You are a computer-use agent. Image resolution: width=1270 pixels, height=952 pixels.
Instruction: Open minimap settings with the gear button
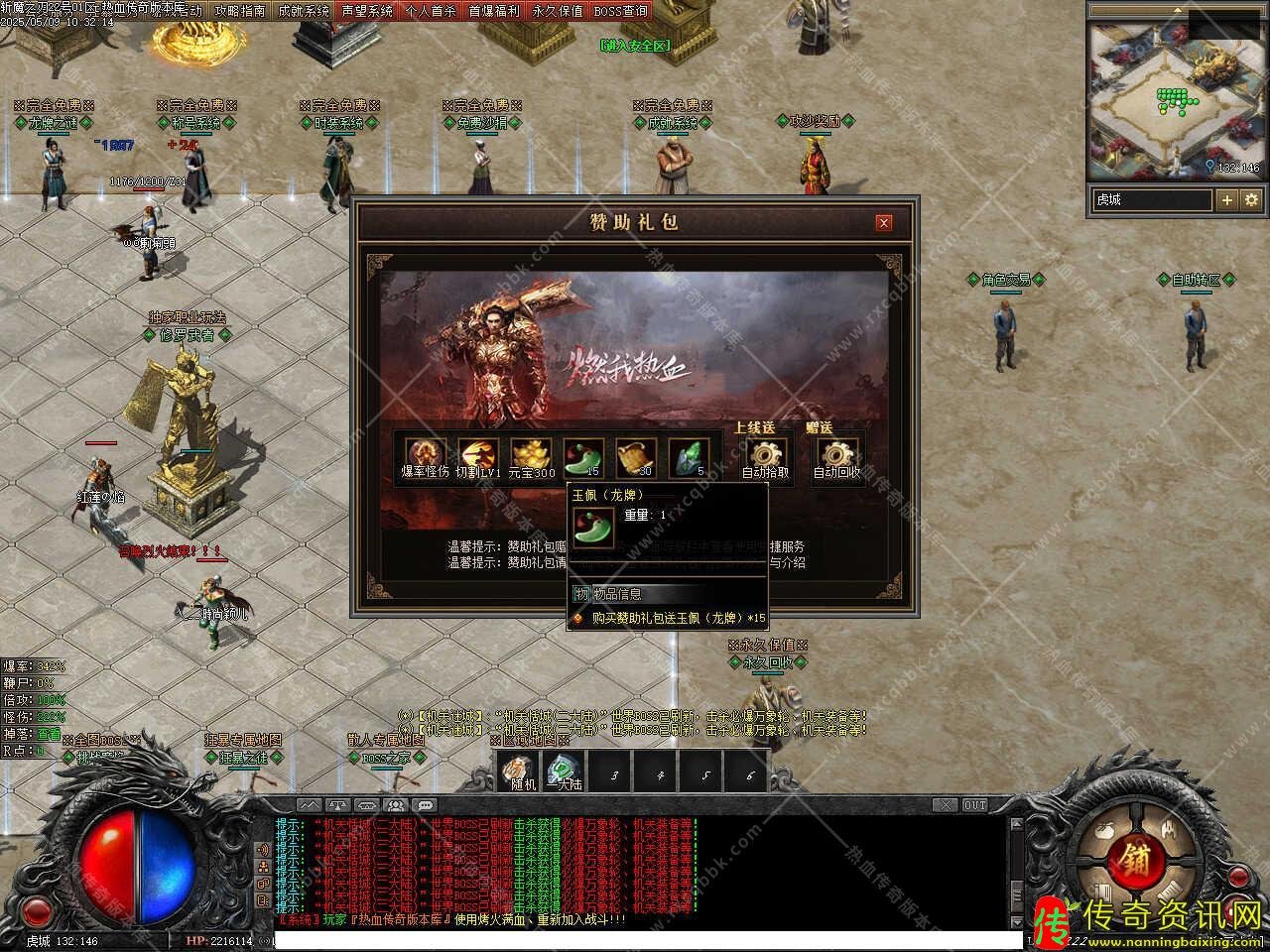point(1251,199)
